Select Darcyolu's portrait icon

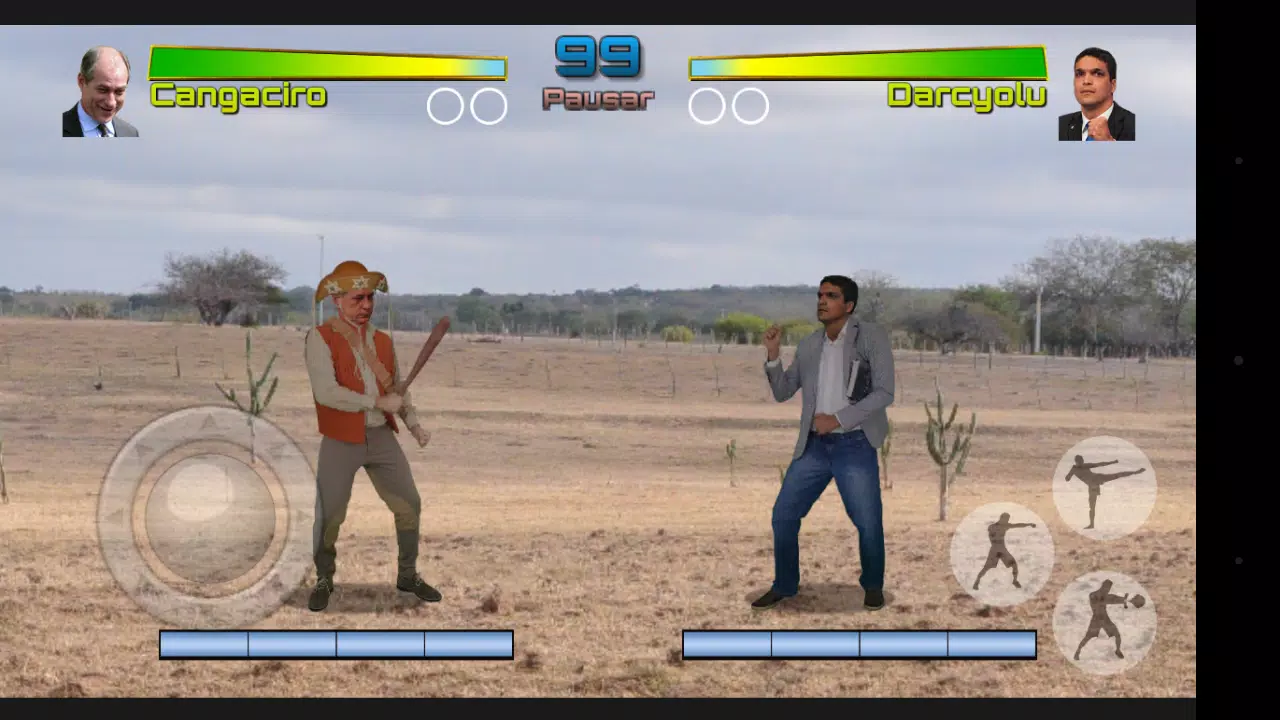(x=1097, y=90)
